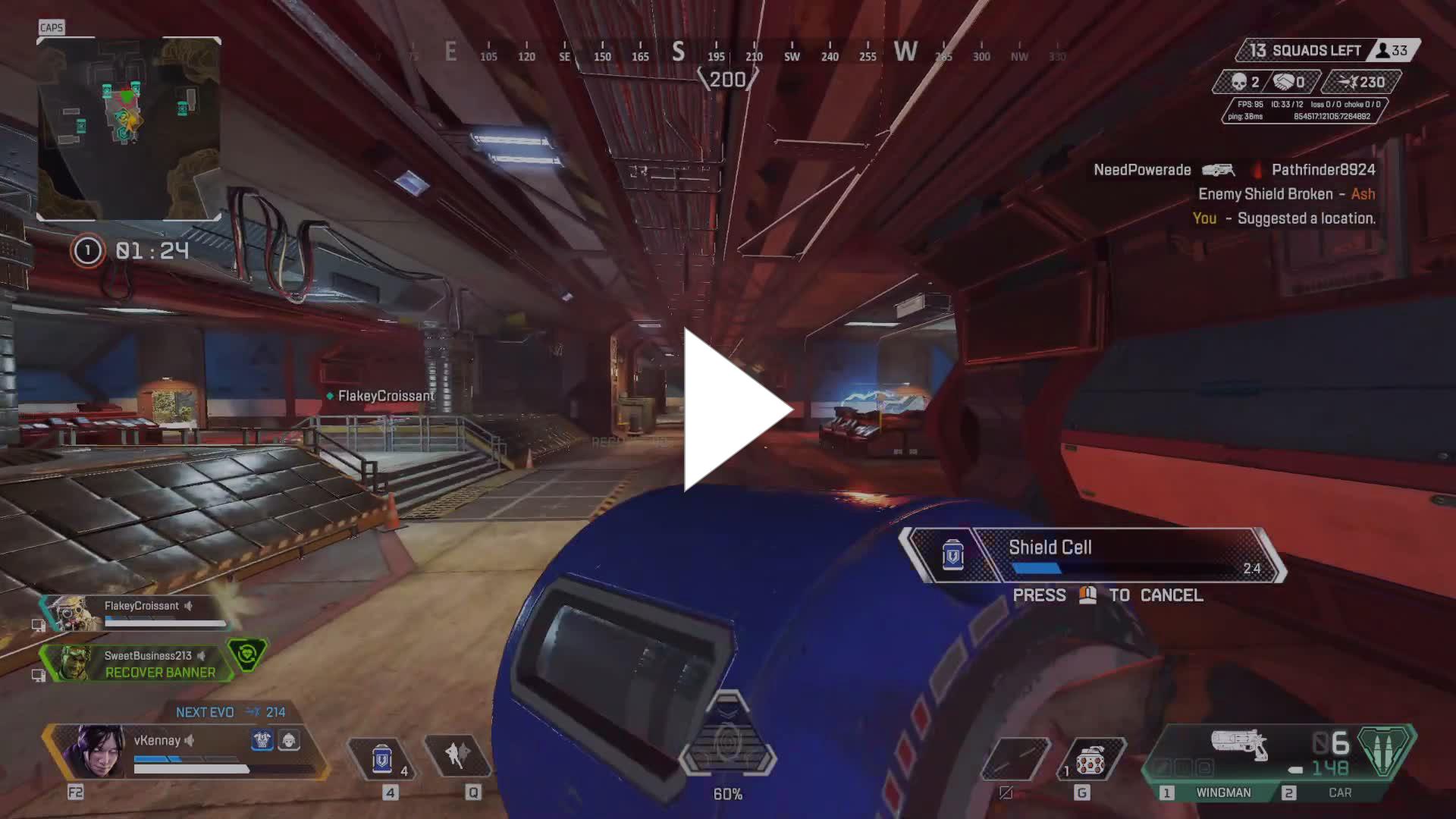Click the green respawn banner badge
This screenshot has width=1456, height=819.
(x=247, y=654)
